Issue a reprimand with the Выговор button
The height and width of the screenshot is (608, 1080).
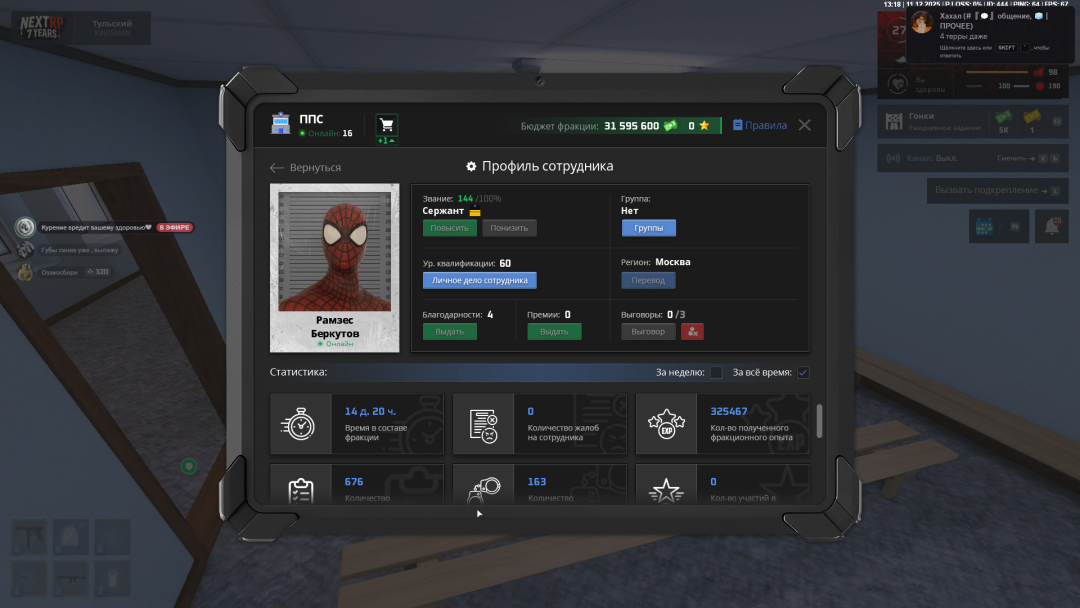coord(648,332)
